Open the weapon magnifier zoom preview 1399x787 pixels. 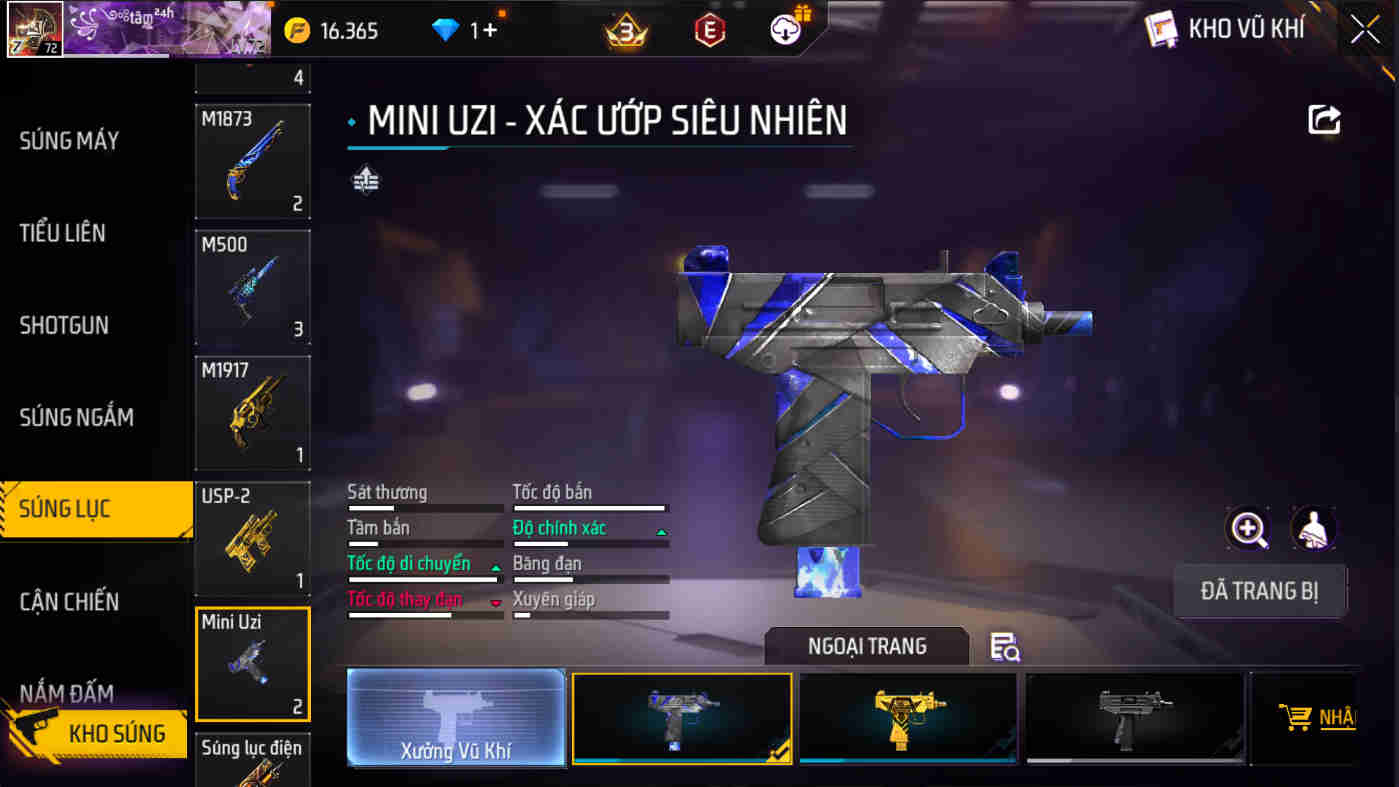pos(1247,528)
